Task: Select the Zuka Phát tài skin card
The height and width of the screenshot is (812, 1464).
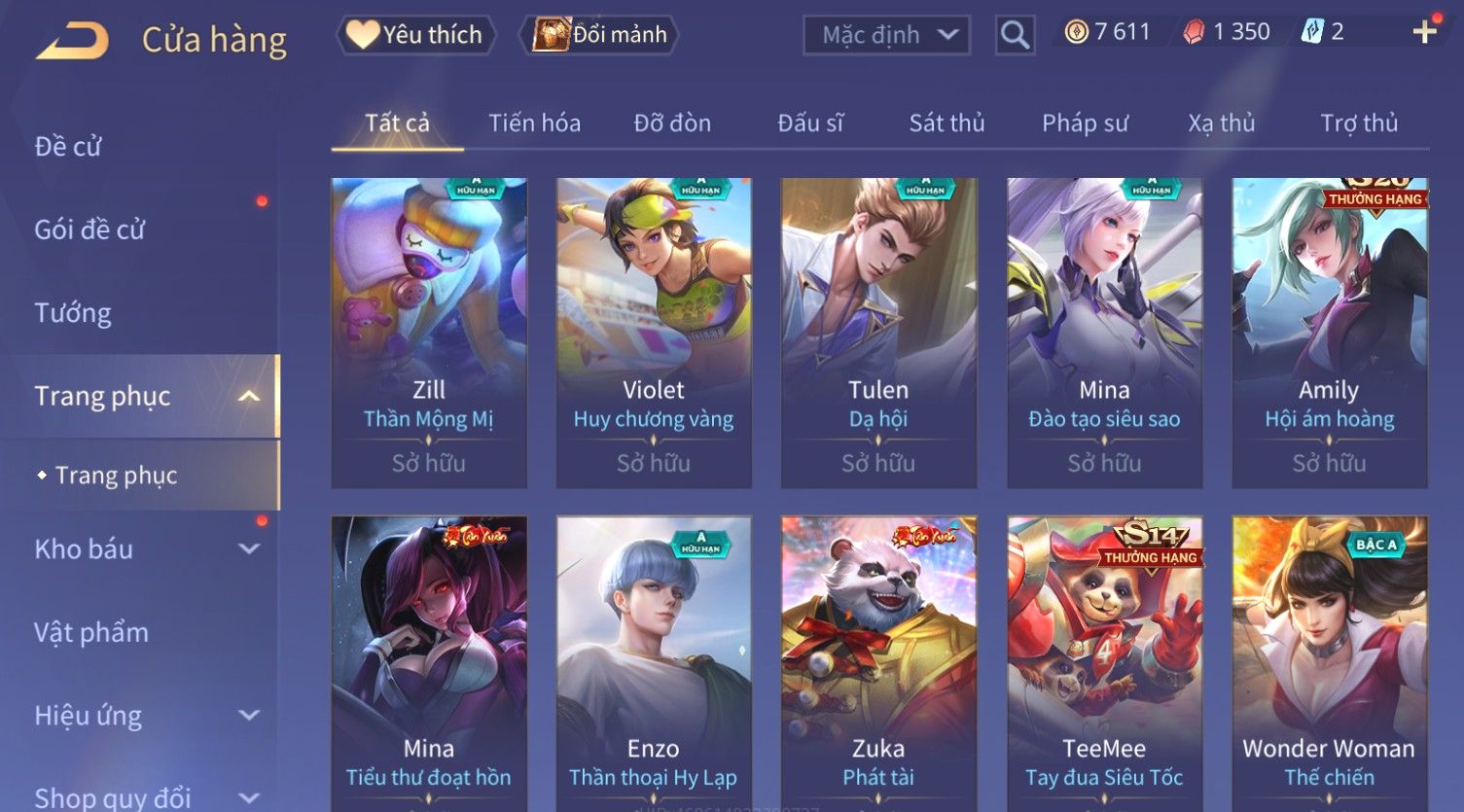Action: pos(878,661)
